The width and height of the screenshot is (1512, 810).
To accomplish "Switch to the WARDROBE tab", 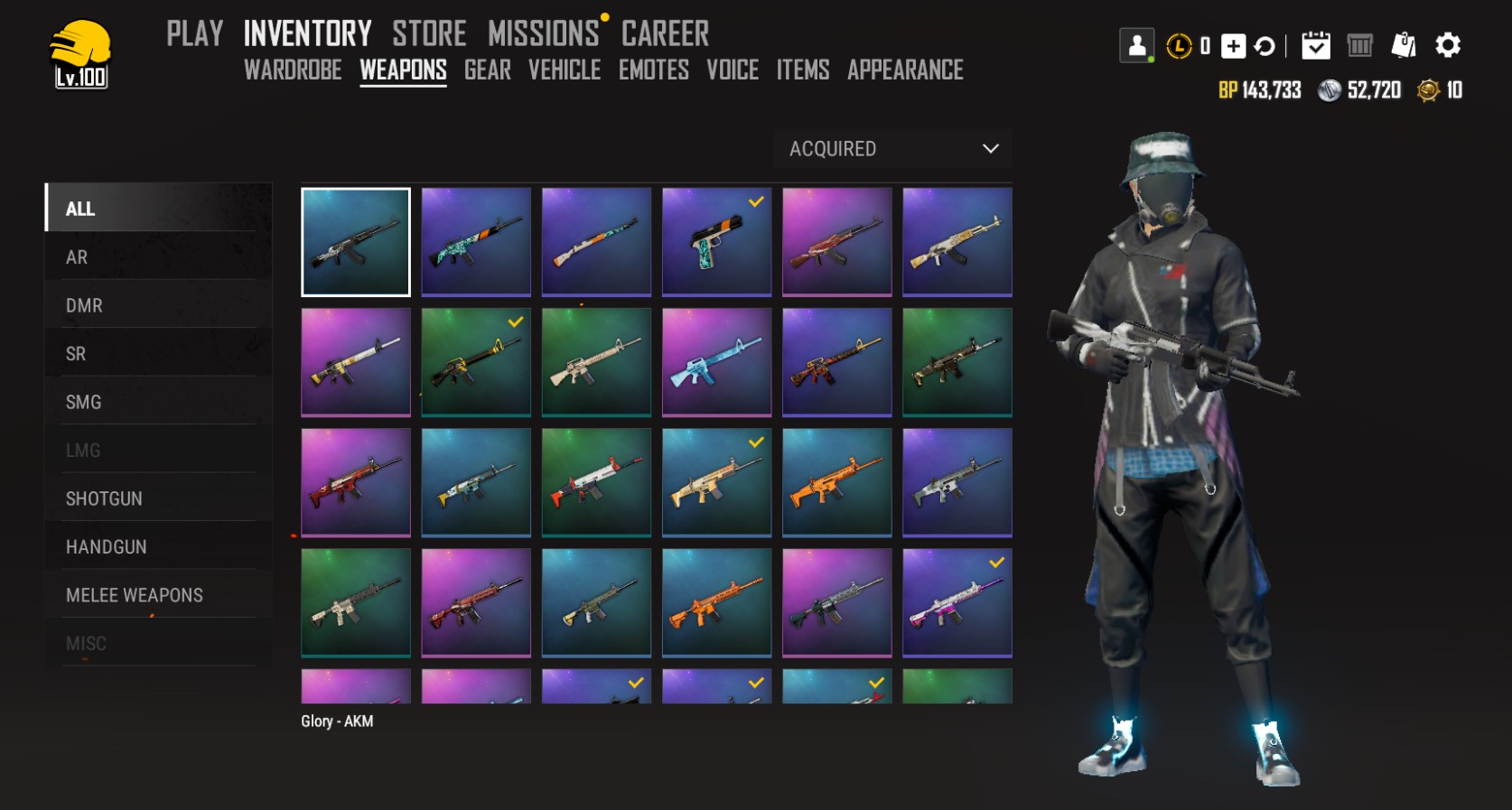I will [293, 70].
